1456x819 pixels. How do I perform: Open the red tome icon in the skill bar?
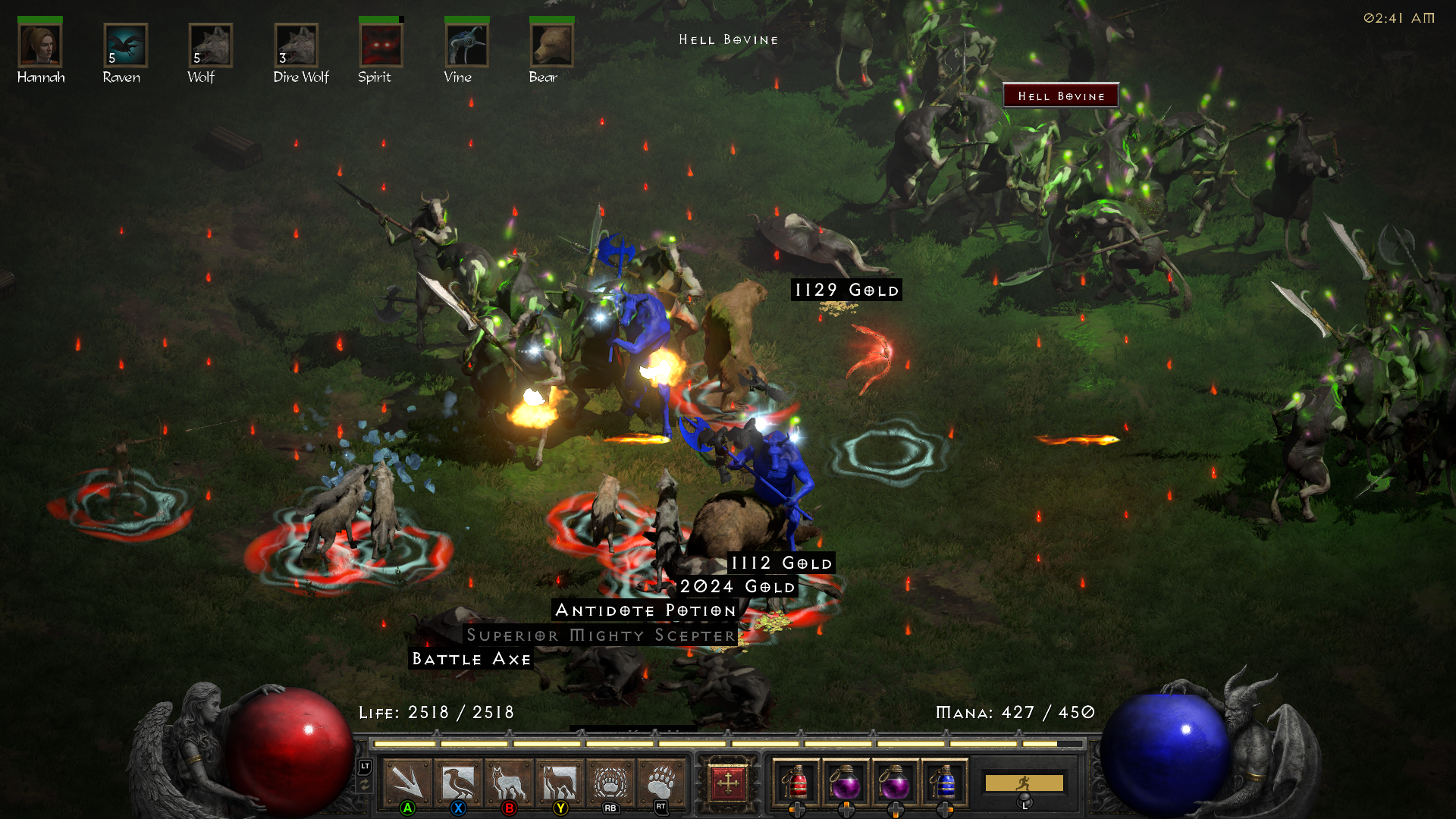(728, 783)
